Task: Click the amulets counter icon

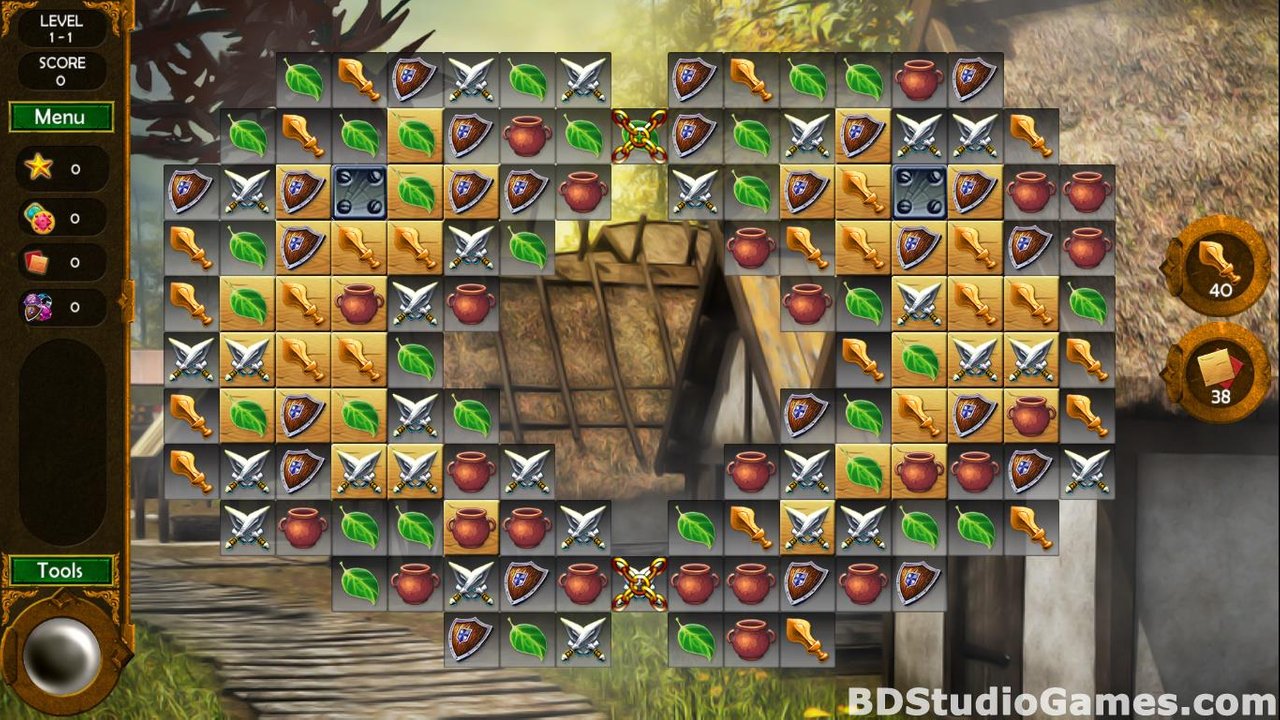Action: coord(39,307)
